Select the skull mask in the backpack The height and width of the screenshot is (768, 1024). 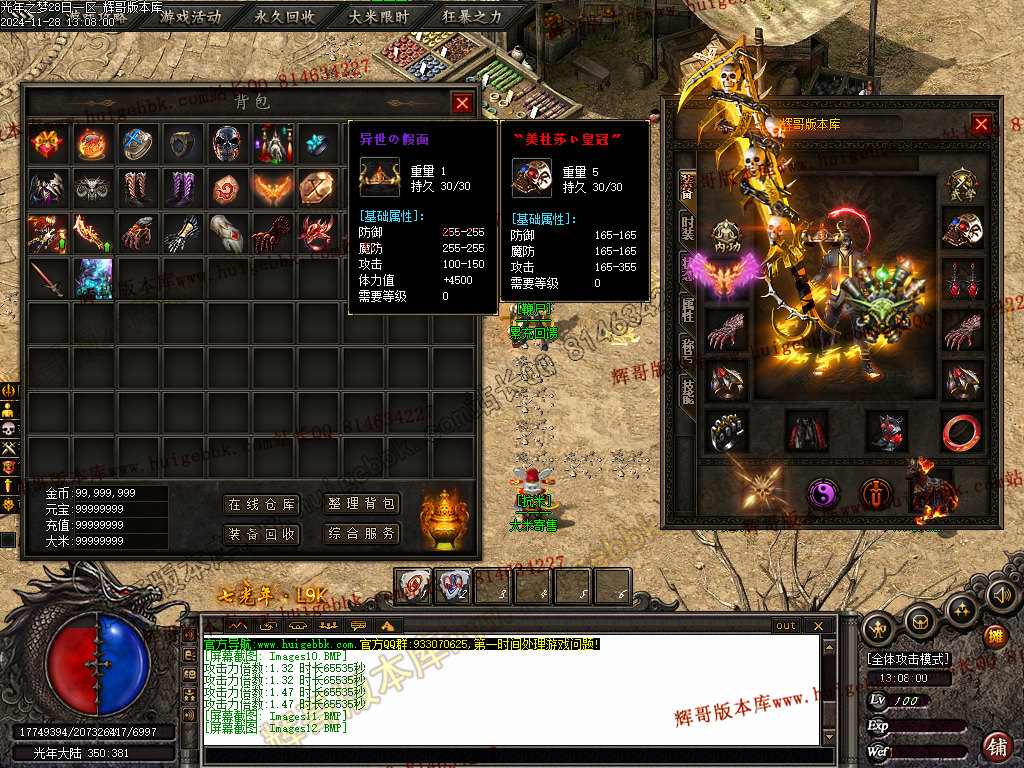pos(227,144)
